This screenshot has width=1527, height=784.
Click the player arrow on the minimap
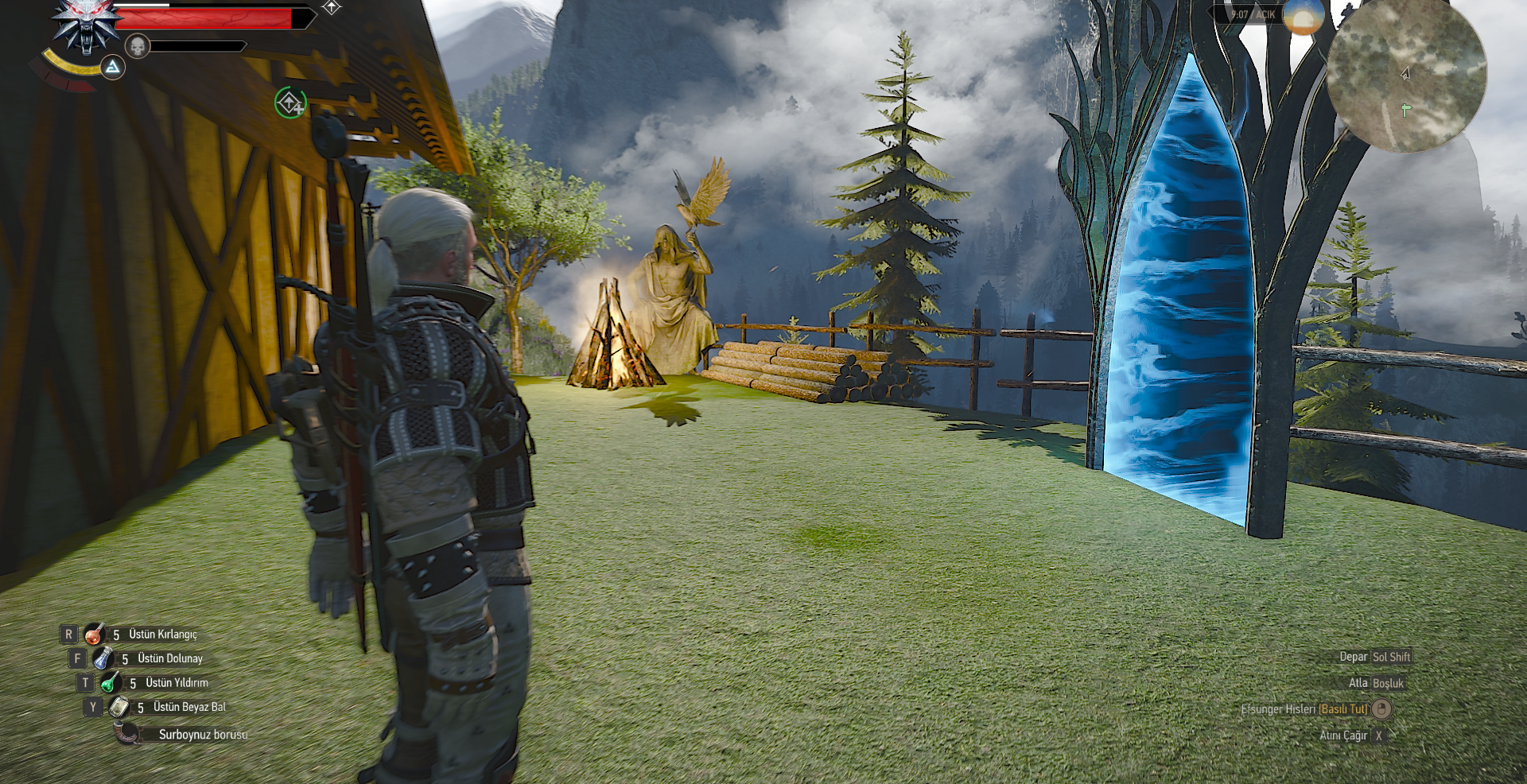[x=1405, y=74]
